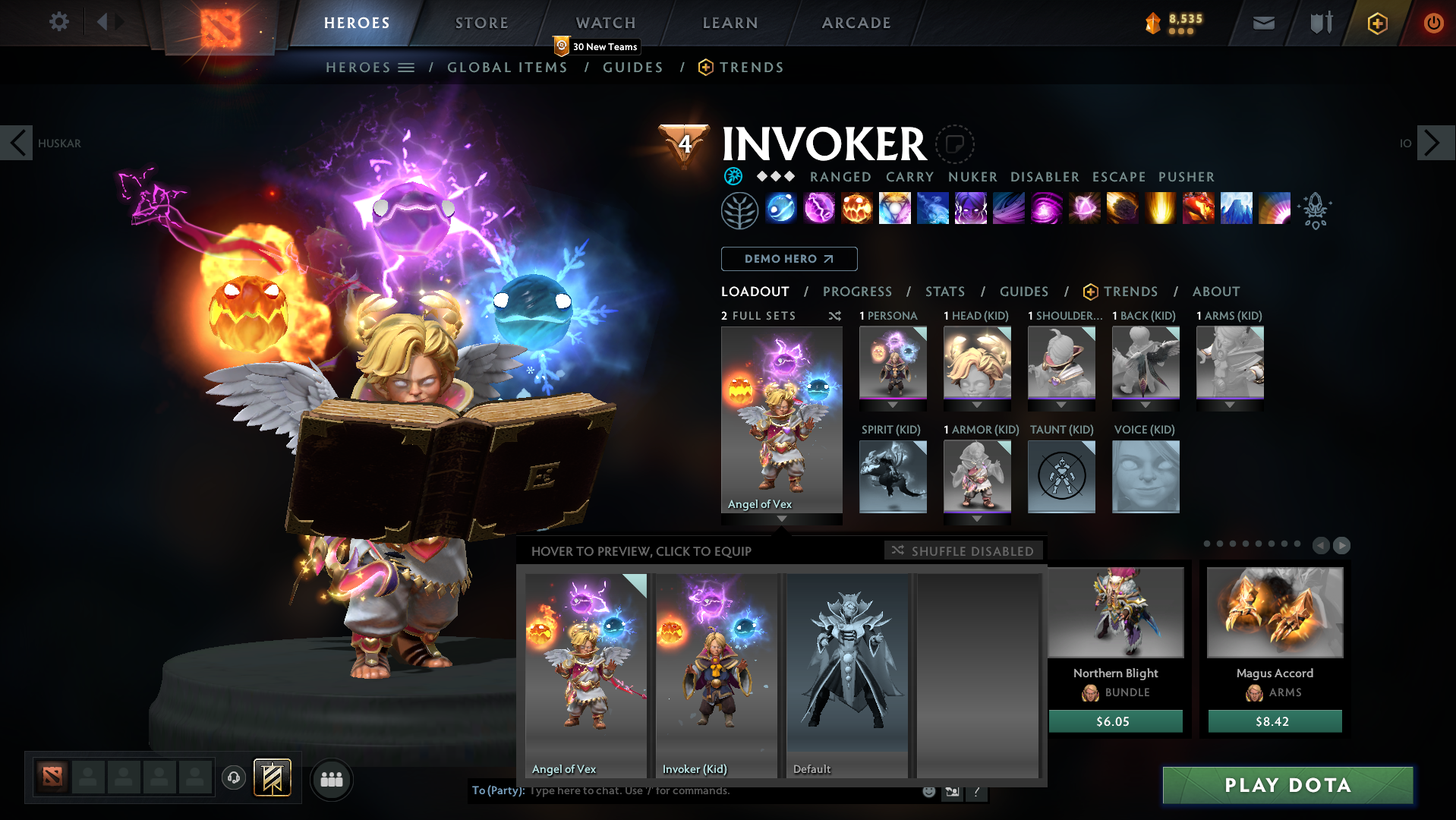1456x820 pixels.
Task: Disable the shuffle loadout toggle
Action: tap(963, 550)
